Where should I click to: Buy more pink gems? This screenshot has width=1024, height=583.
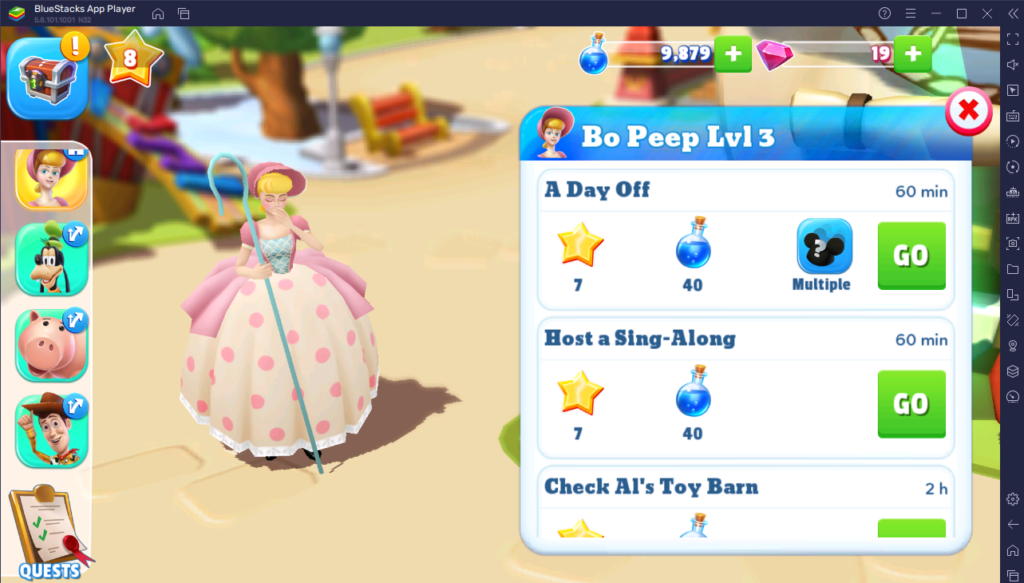pyautogui.click(x=912, y=54)
